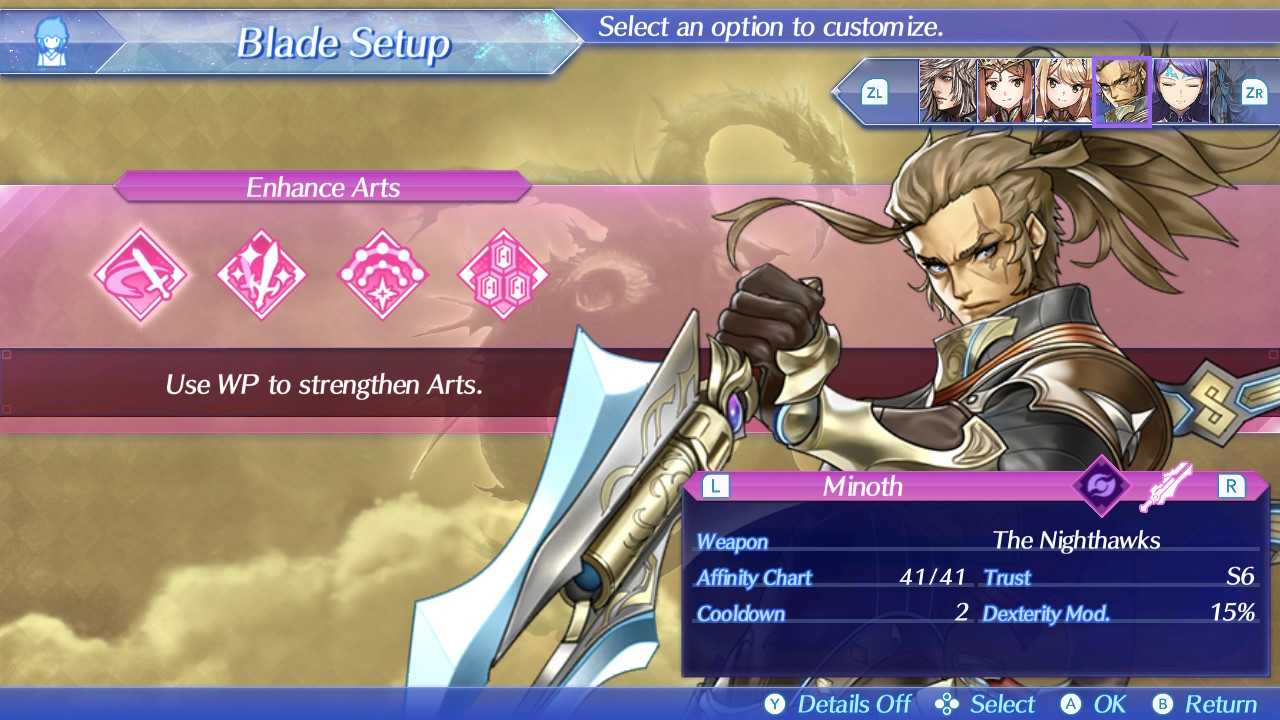Select the Enhance Arts sword icon
Viewport: 1280px width, 720px height.
140,274
